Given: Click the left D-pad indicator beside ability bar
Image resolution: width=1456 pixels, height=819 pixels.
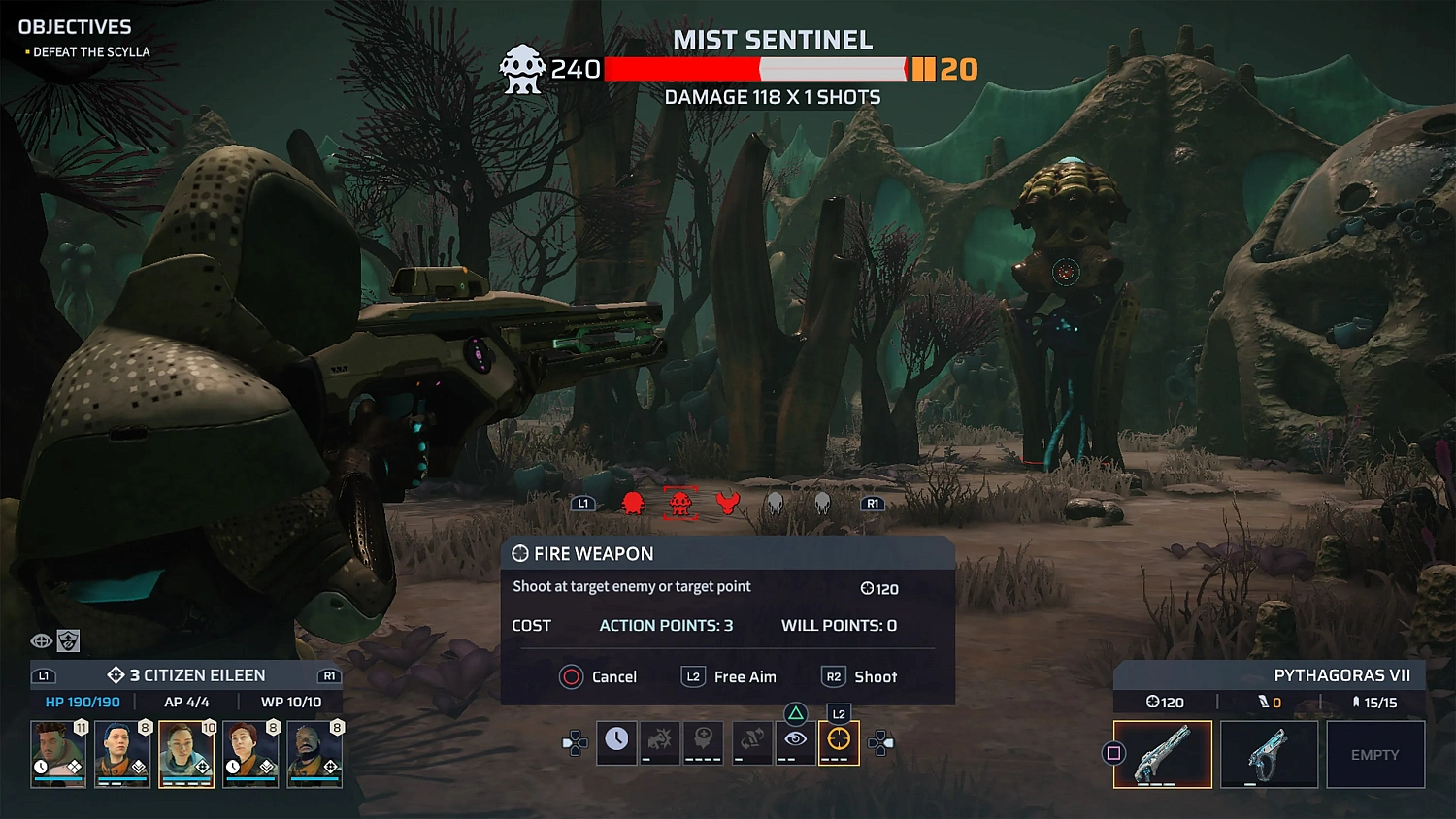Looking at the screenshot, I should [x=577, y=741].
